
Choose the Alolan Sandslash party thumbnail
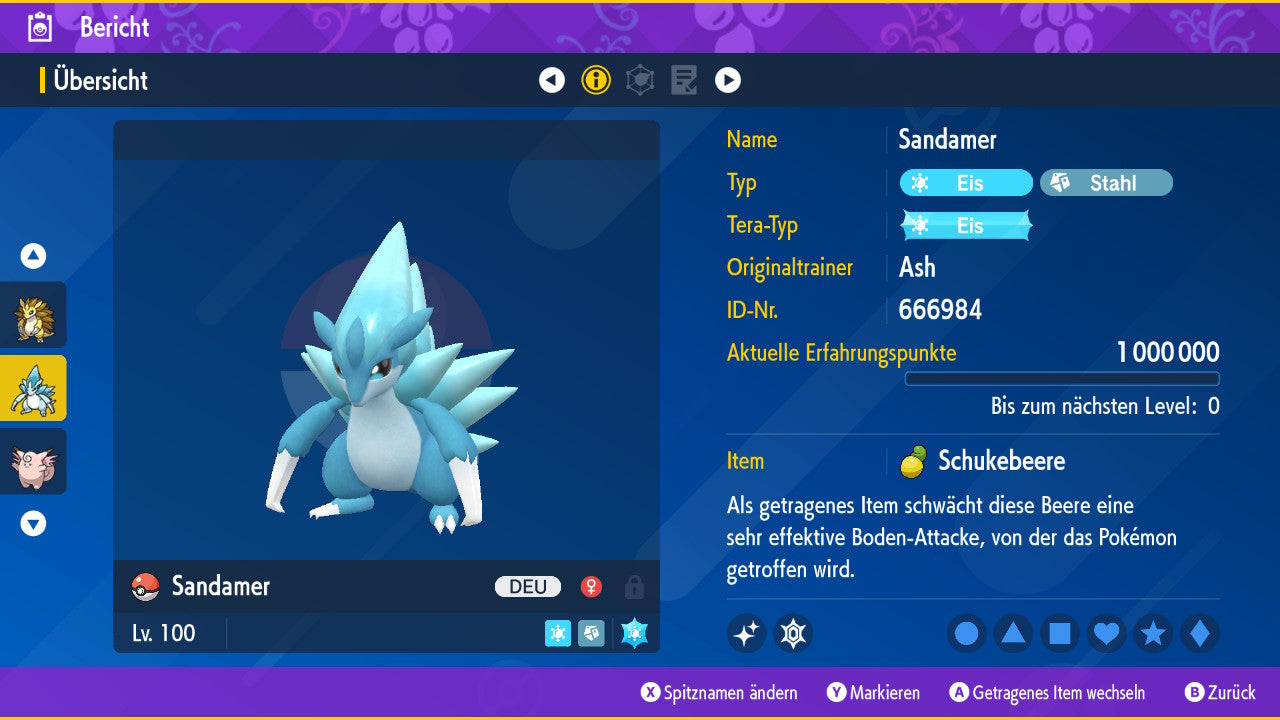pos(33,388)
